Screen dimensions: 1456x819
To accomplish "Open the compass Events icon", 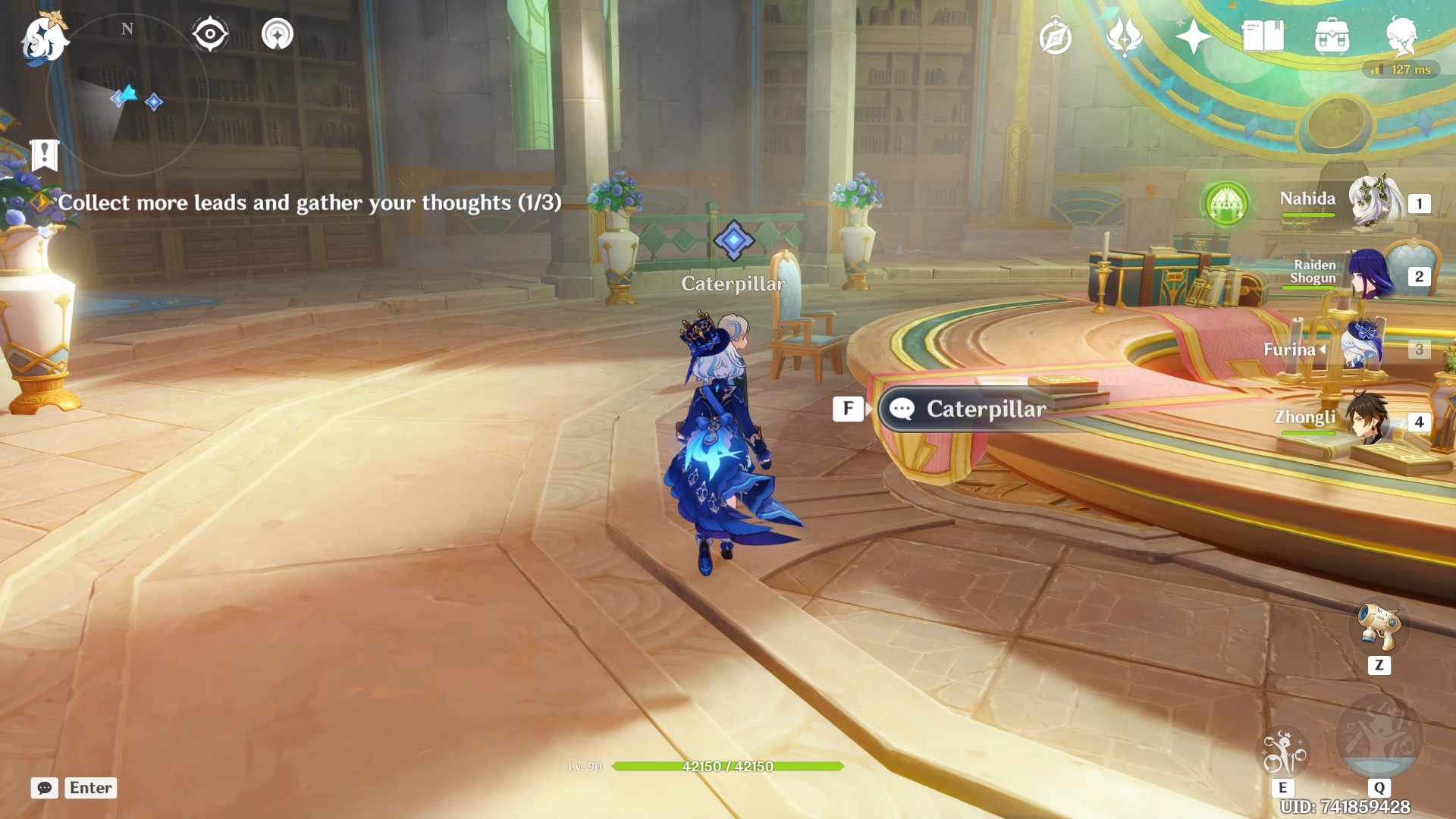I will tap(1056, 37).
